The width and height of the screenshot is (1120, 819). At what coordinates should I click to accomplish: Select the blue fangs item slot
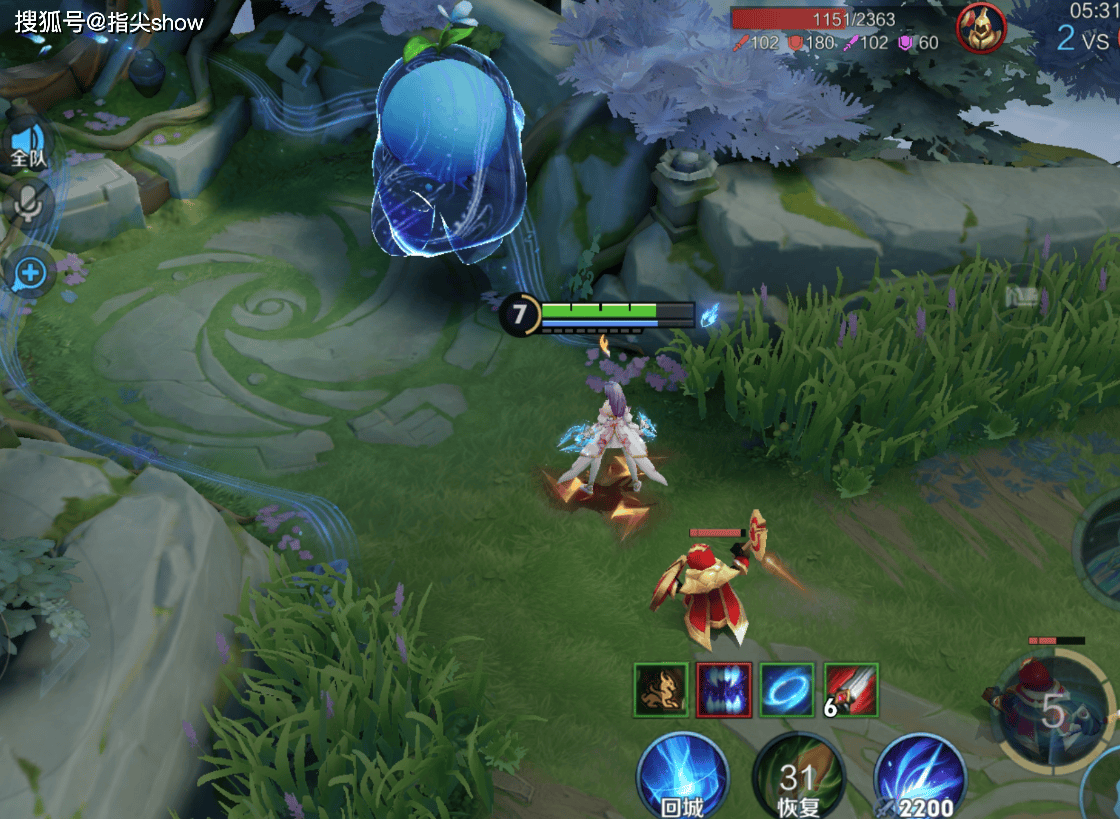[x=724, y=689]
